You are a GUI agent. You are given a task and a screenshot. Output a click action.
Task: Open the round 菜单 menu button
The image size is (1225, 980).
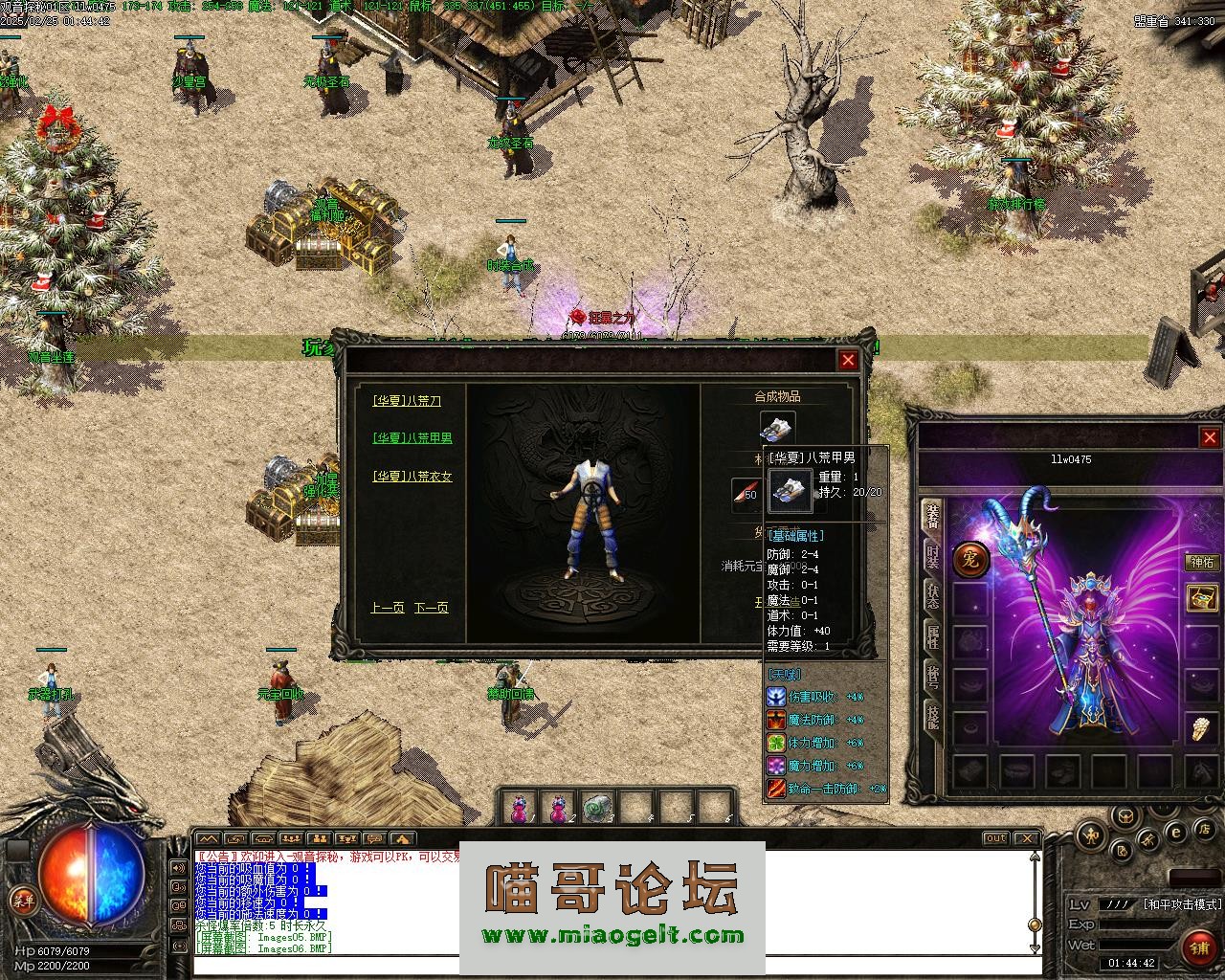[22, 899]
